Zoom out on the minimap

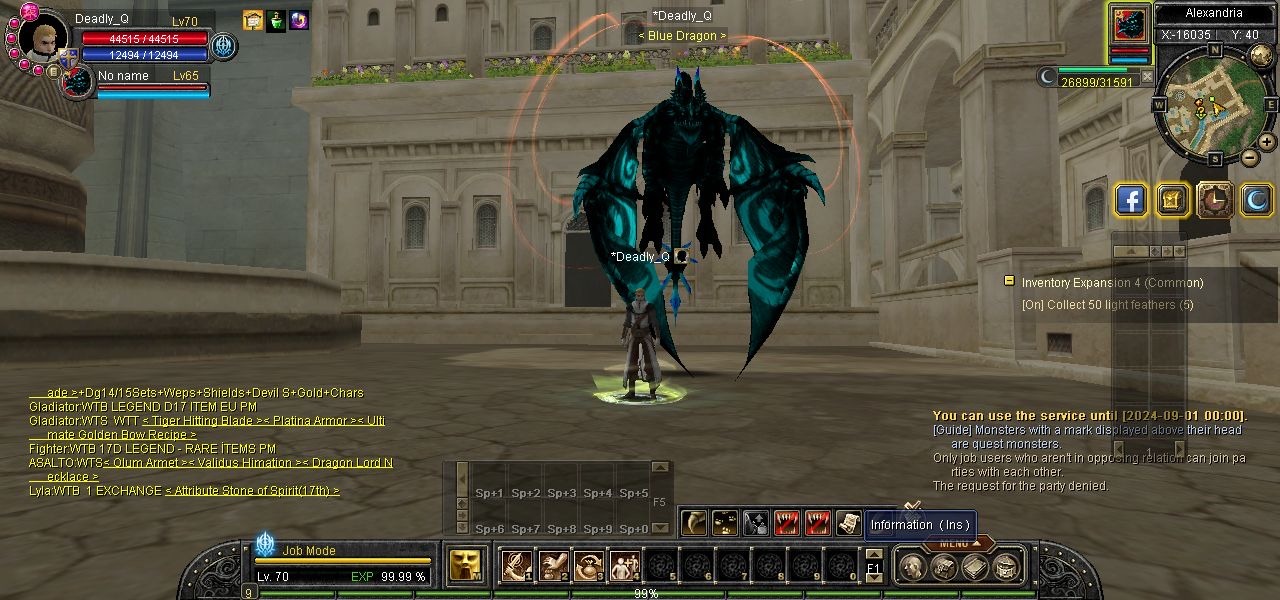[1250, 158]
